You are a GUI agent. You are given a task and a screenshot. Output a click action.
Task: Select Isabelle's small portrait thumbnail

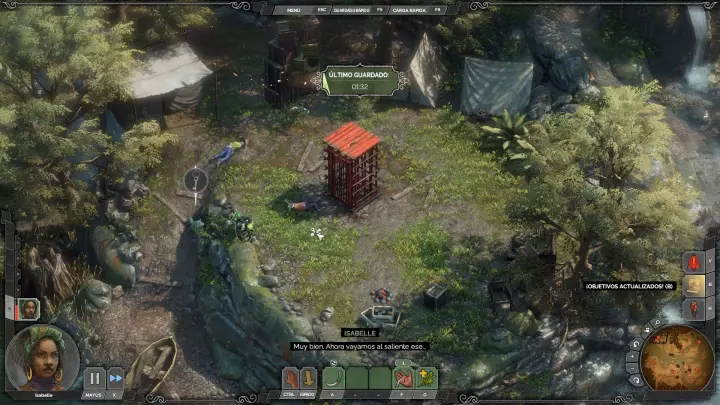point(29,308)
